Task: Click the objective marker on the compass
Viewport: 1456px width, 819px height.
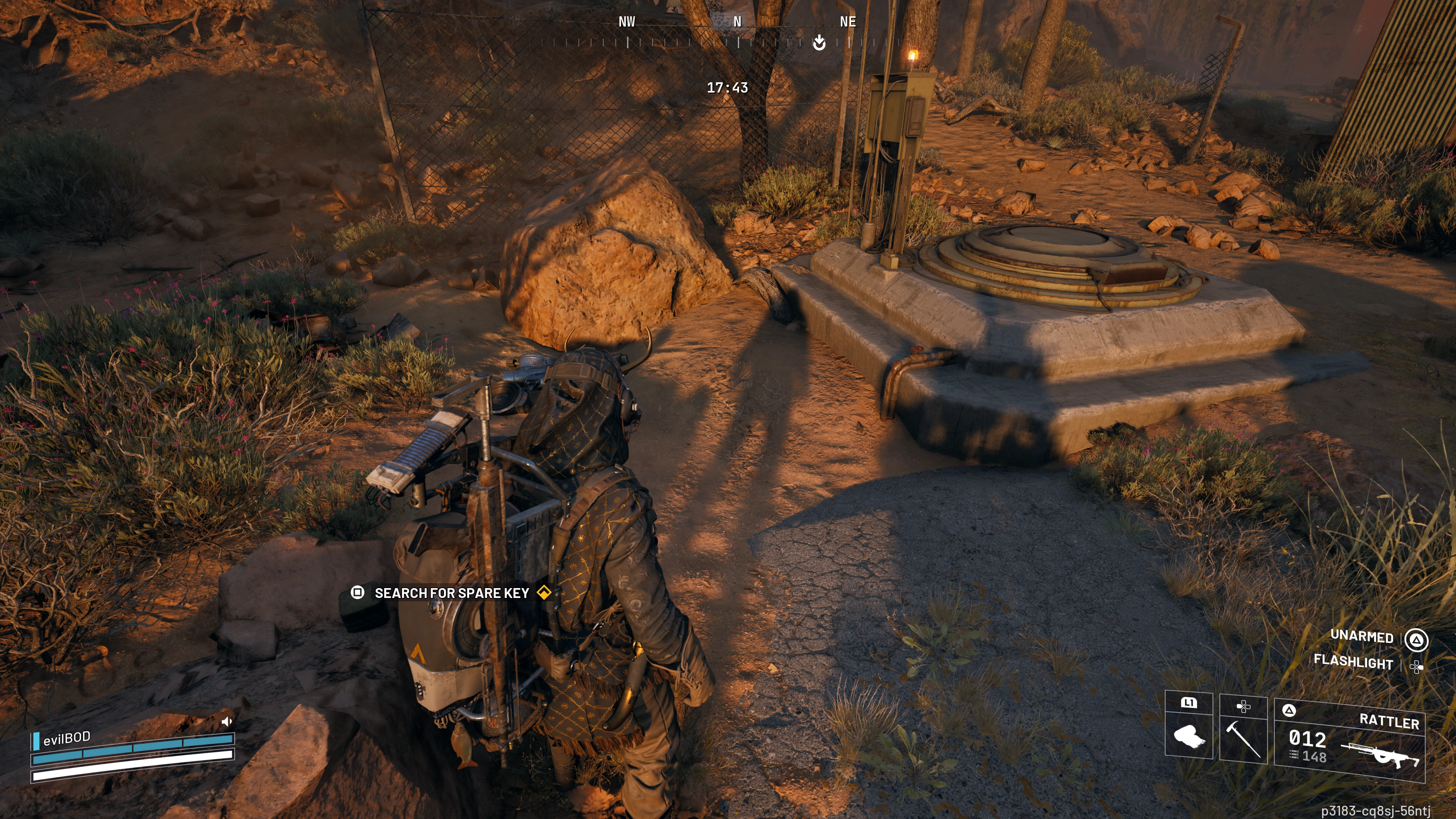Action: point(819,42)
